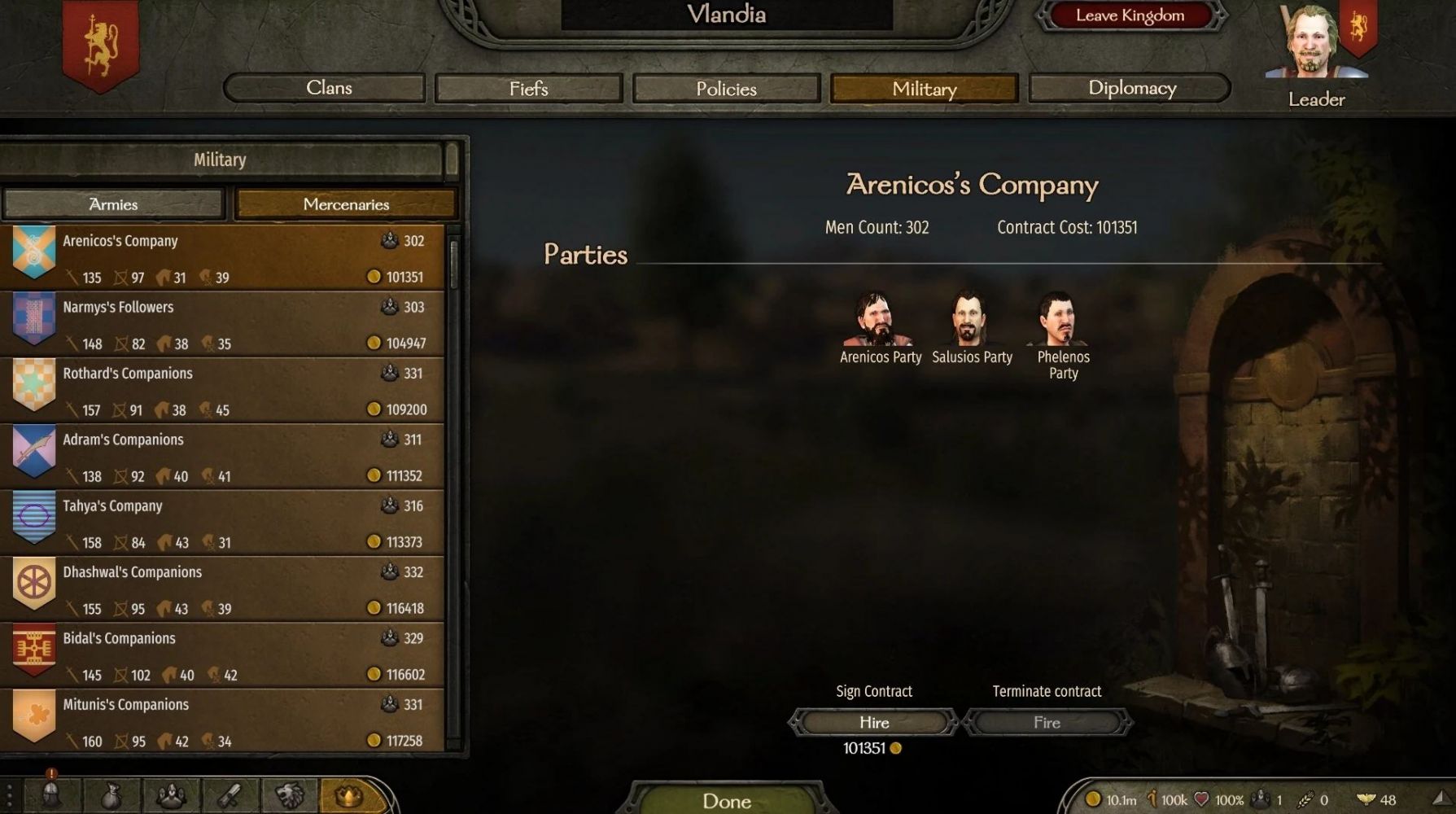Switch to the Armies list
This screenshot has height=814, width=1456.
pos(113,204)
